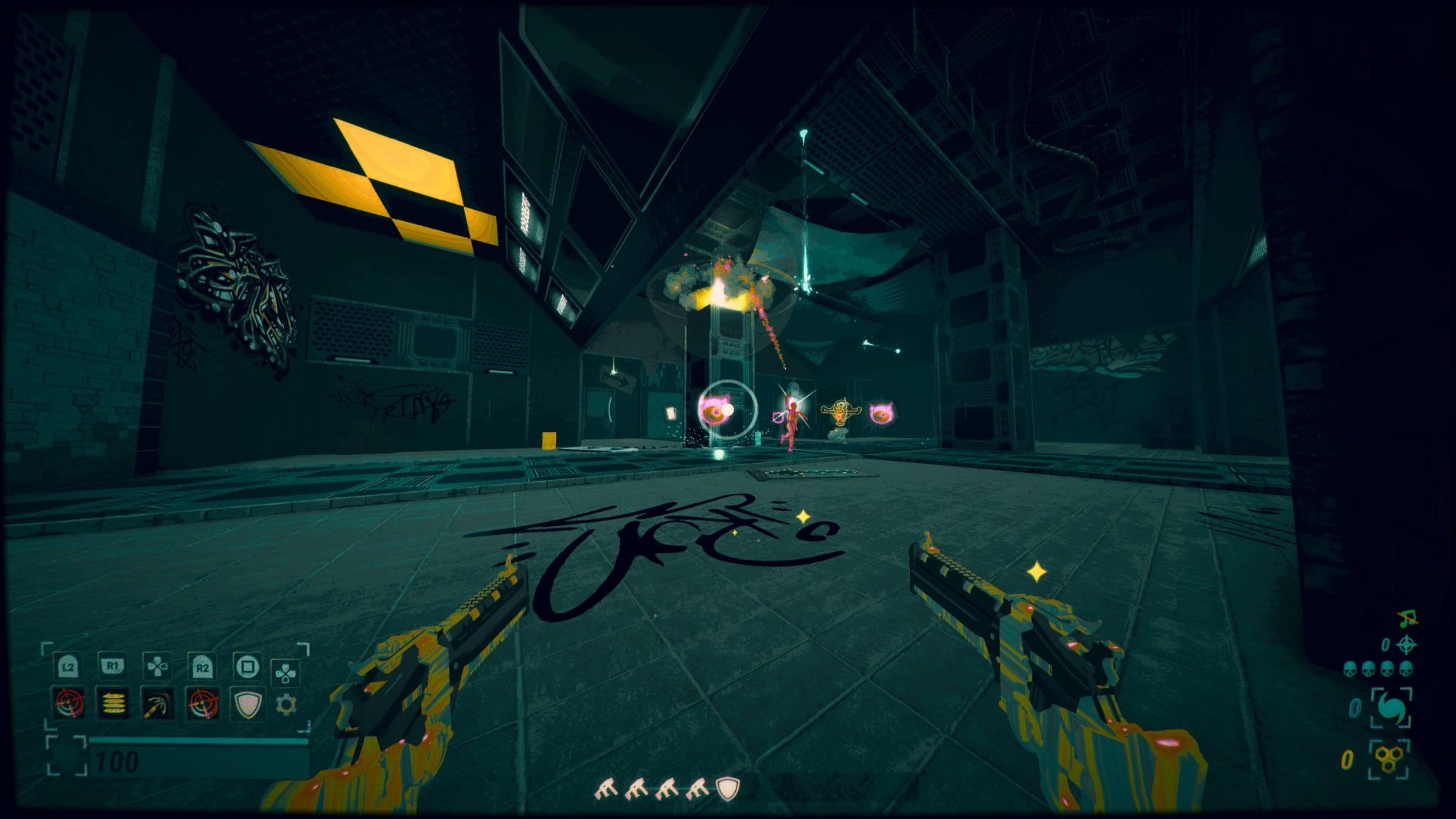Click the d-pad button prompt icon
Image resolution: width=1456 pixels, height=819 pixels.
pos(156,667)
